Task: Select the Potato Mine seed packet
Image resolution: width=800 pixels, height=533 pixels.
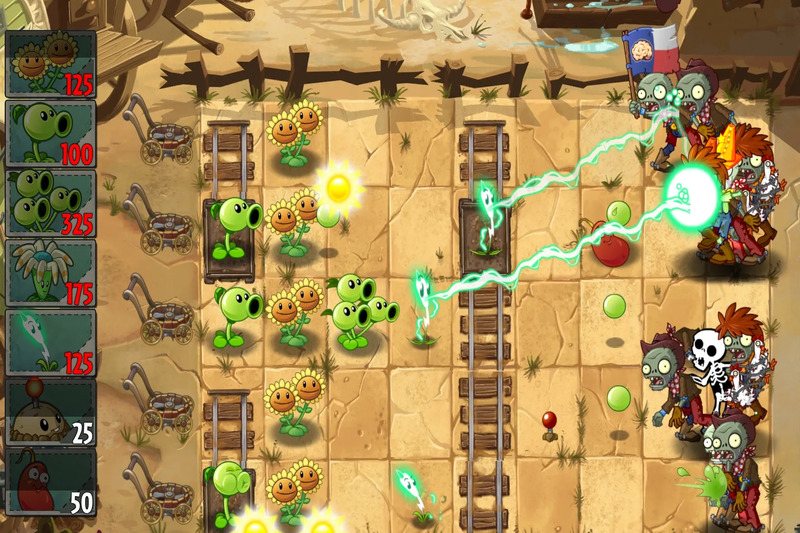Action: pos(50,412)
